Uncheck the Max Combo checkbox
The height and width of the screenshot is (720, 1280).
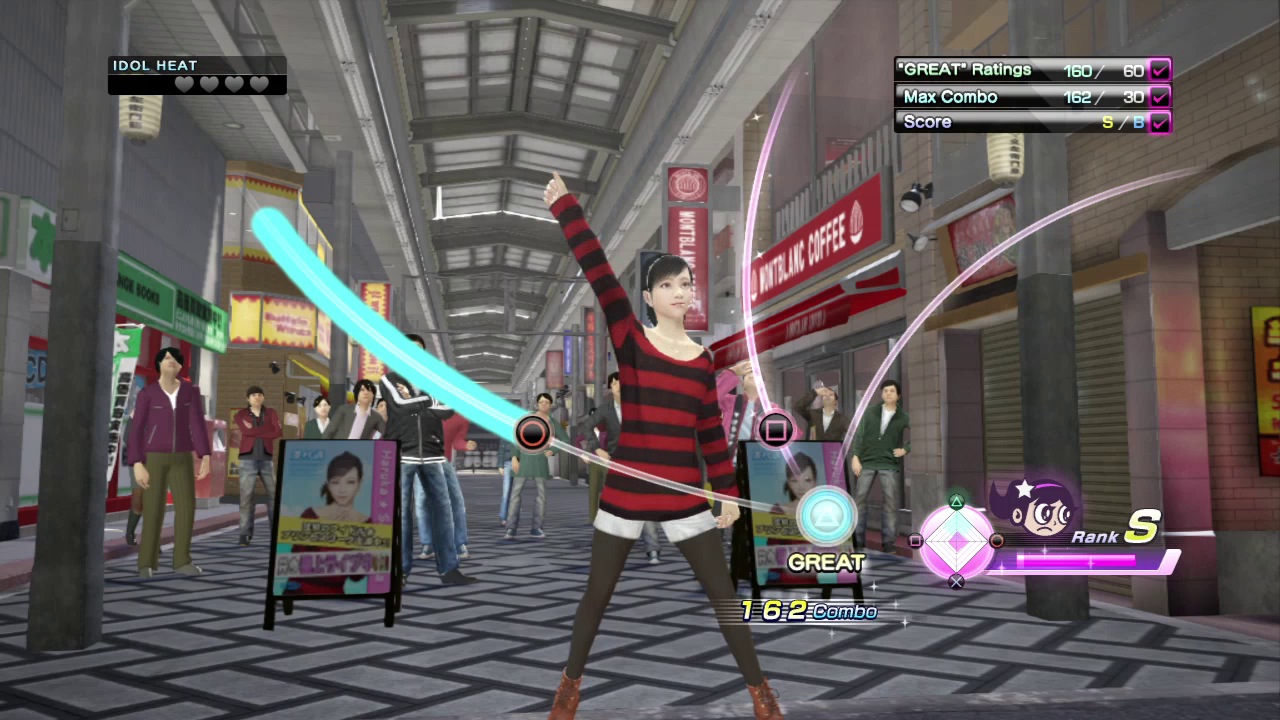click(1158, 96)
